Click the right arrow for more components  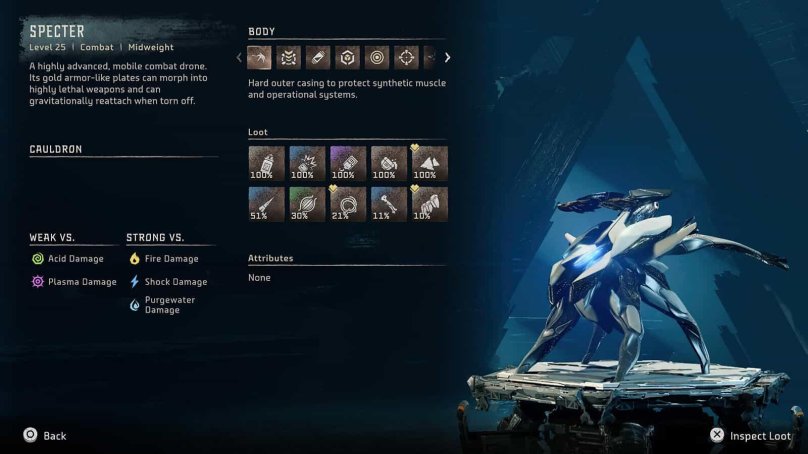pos(447,58)
